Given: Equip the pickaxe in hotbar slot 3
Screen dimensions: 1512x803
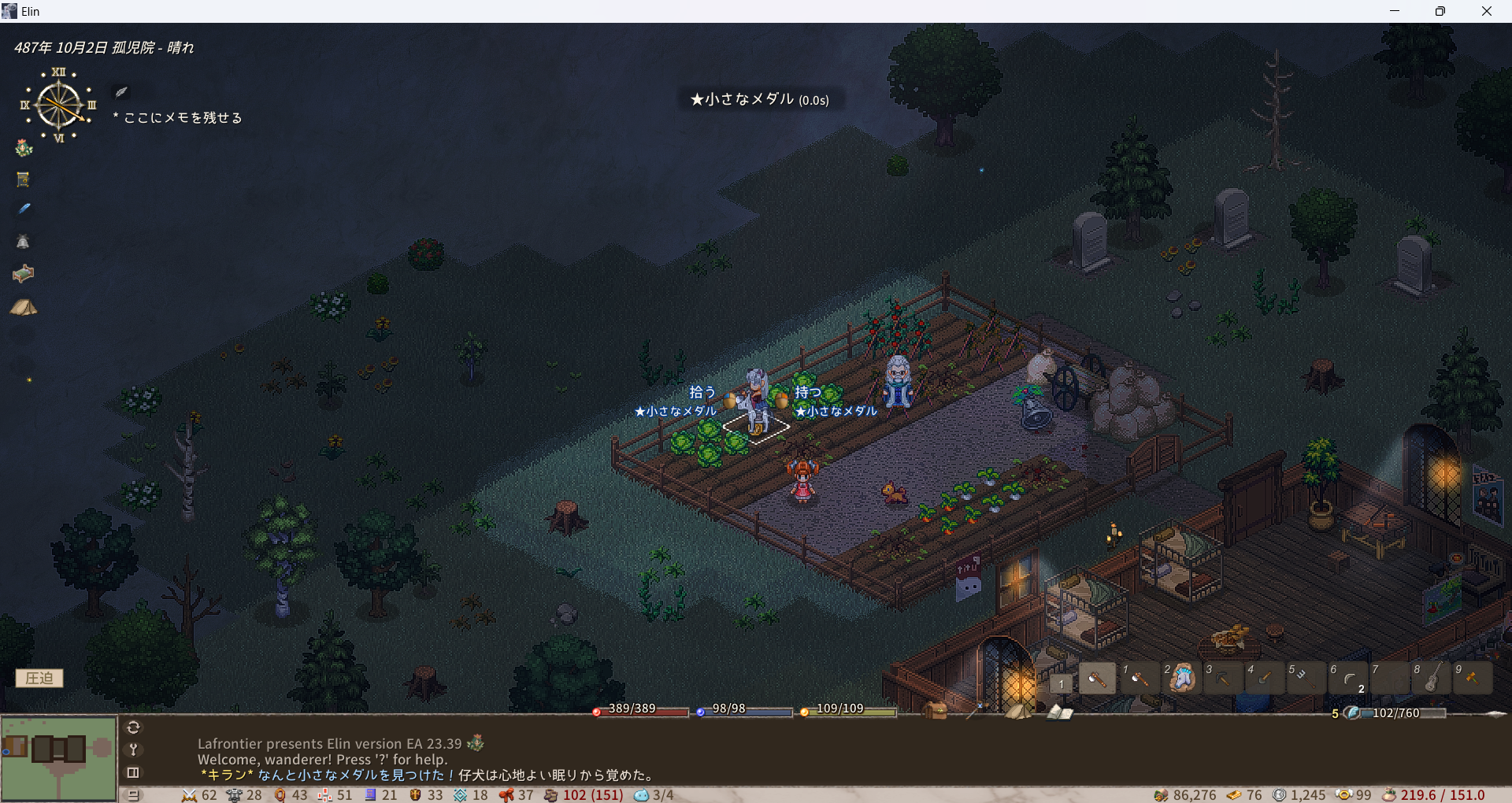Looking at the screenshot, I should click(1223, 678).
